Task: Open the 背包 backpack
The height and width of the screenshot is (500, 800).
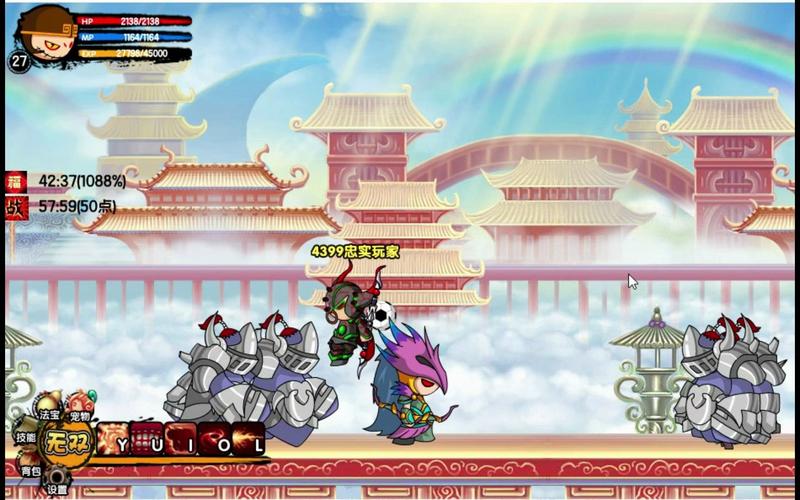Action: (x=31, y=468)
